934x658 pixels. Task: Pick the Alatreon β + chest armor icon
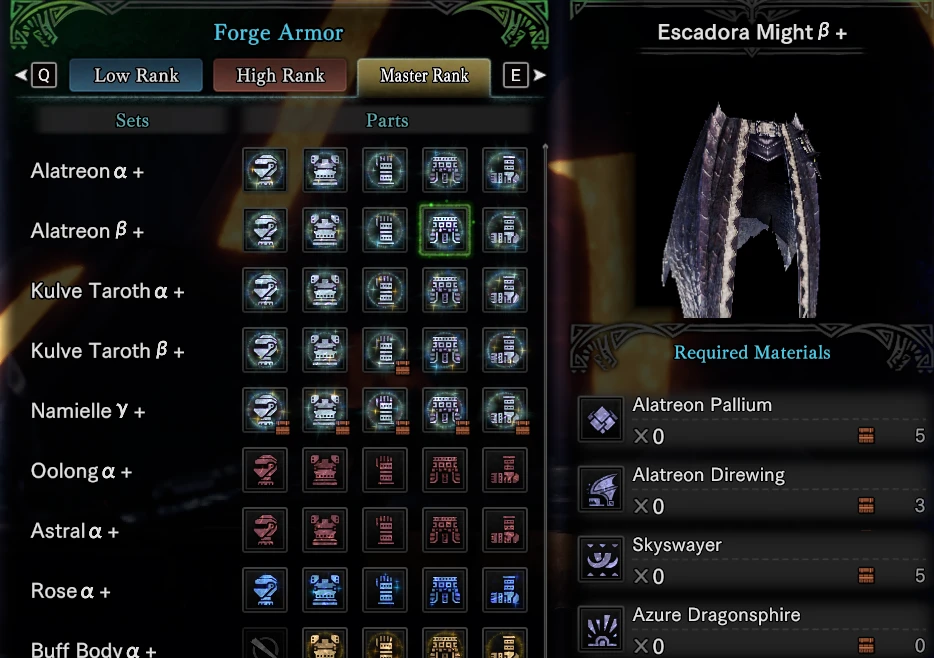tap(325, 231)
